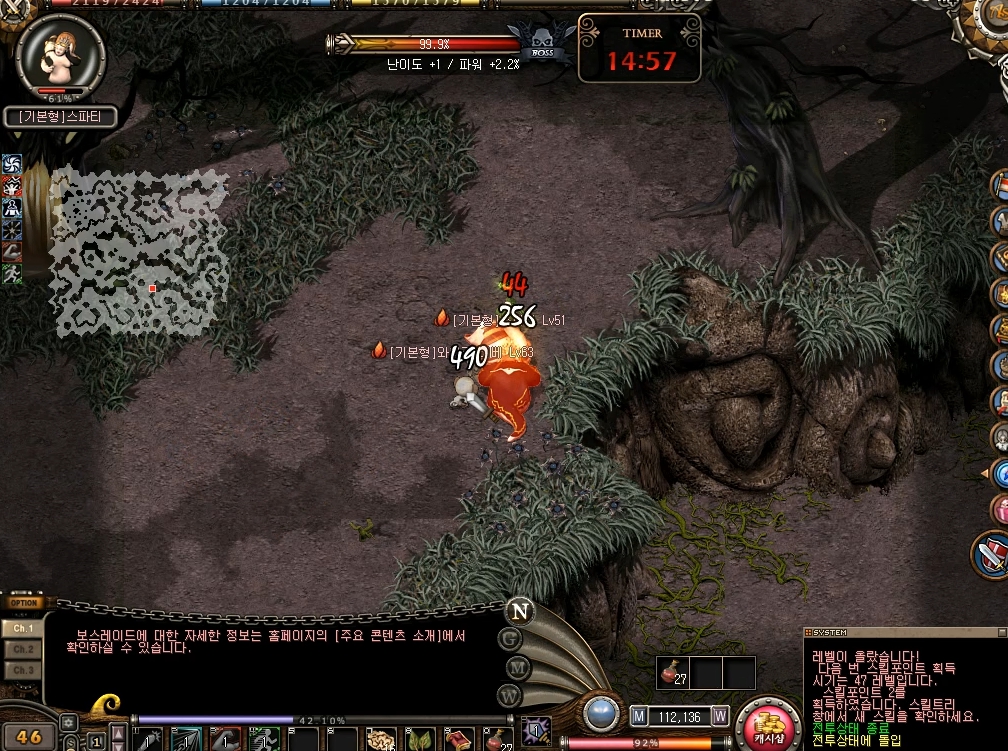This screenshot has height=751, width=1008.
Task: Select the Ch.3 chat tab
Action: (23, 670)
